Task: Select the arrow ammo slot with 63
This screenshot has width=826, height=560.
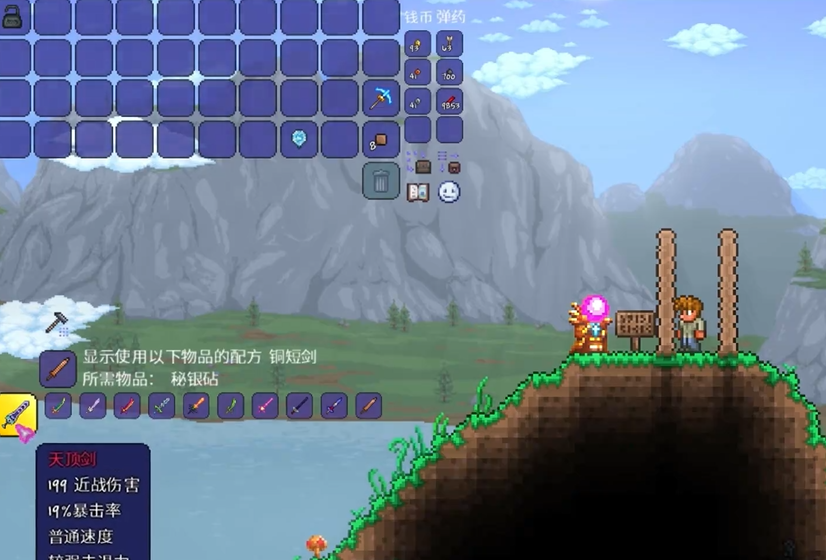Action: [449, 44]
